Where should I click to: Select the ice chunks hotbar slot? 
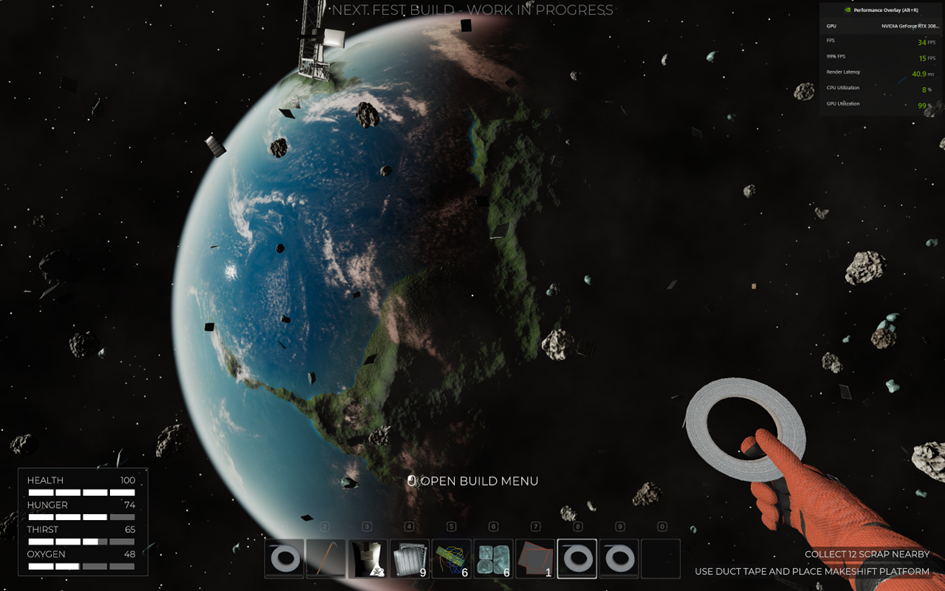click(493, 559)
